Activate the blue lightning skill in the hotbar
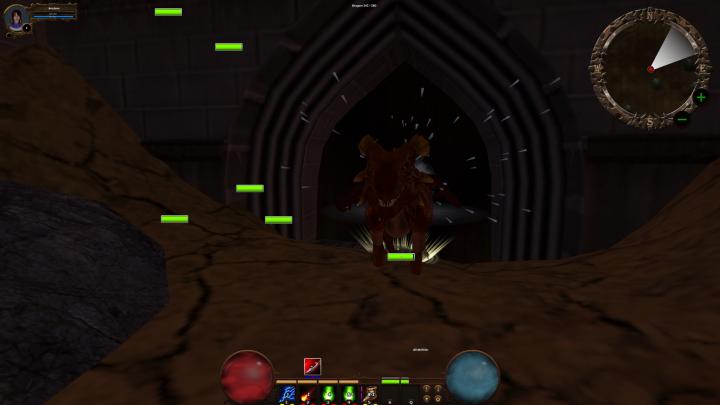Viewport: 720px width, 405px height. [x=285, y=394]
